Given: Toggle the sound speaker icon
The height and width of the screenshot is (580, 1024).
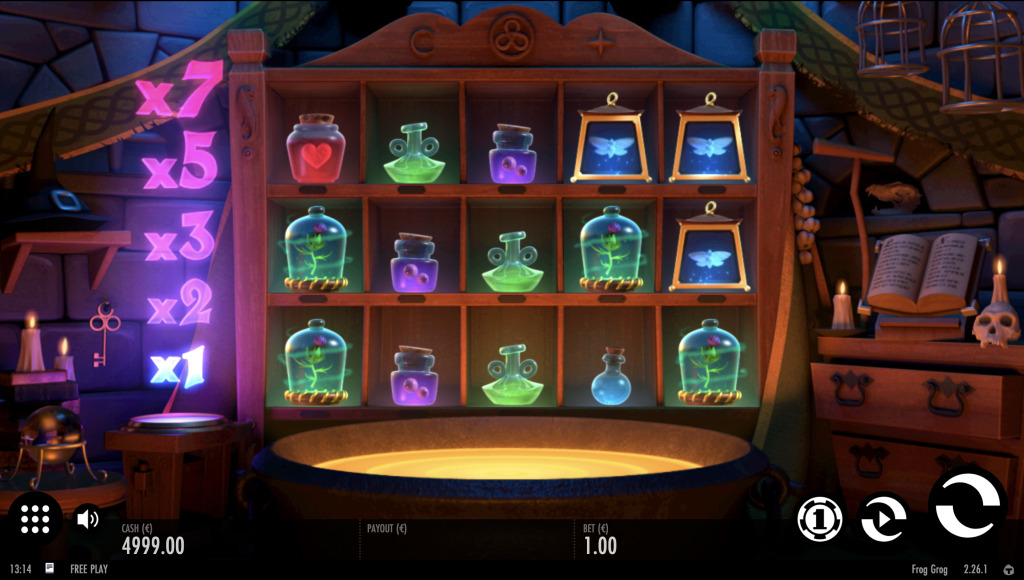Looking at the screenshot, I should (88, 518).
